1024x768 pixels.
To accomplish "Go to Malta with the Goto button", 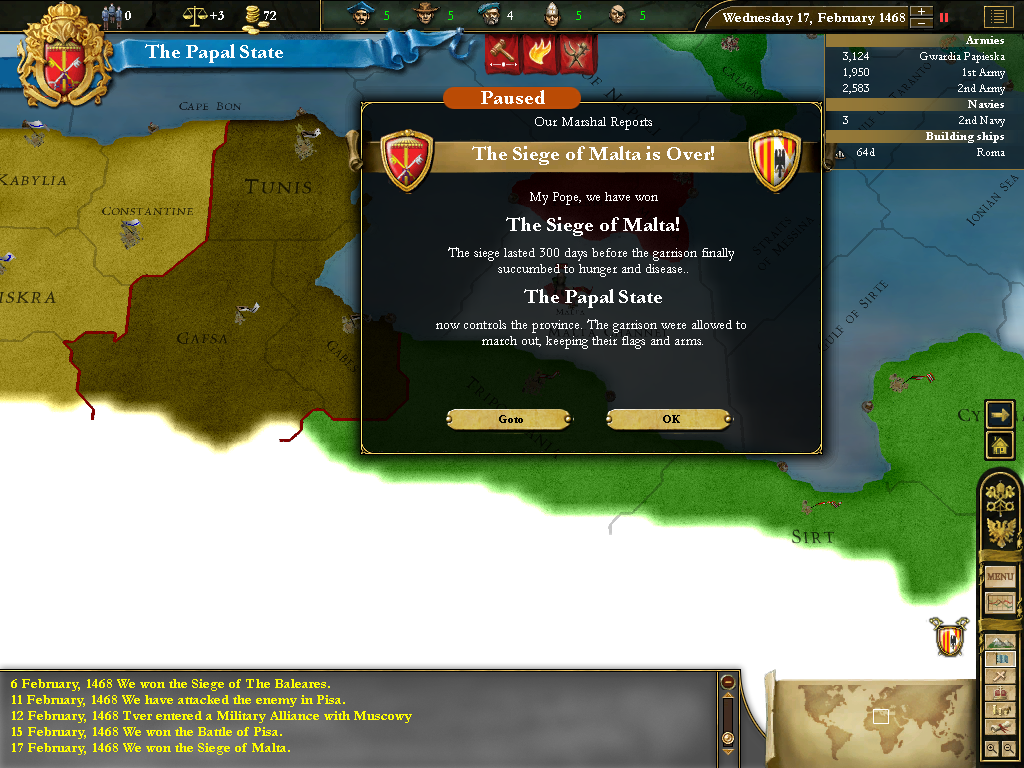I will tap(510, 419).
